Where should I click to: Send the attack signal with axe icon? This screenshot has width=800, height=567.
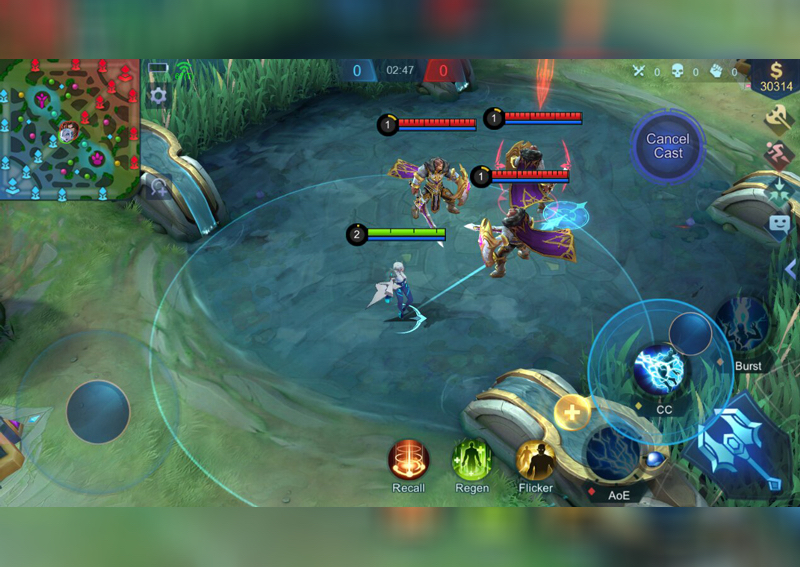click(x=780, y=120)
